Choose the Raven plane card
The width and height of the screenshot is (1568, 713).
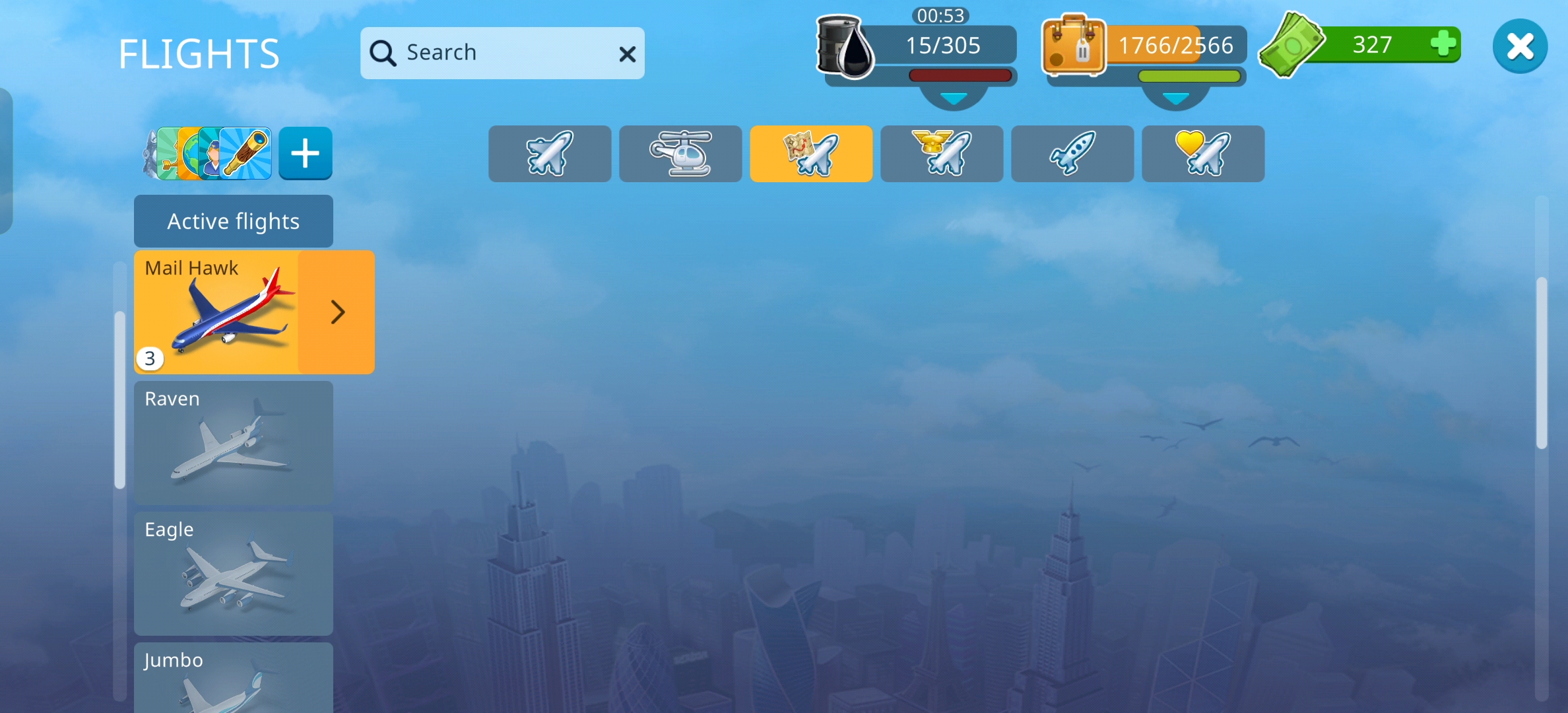click(233, 442)
